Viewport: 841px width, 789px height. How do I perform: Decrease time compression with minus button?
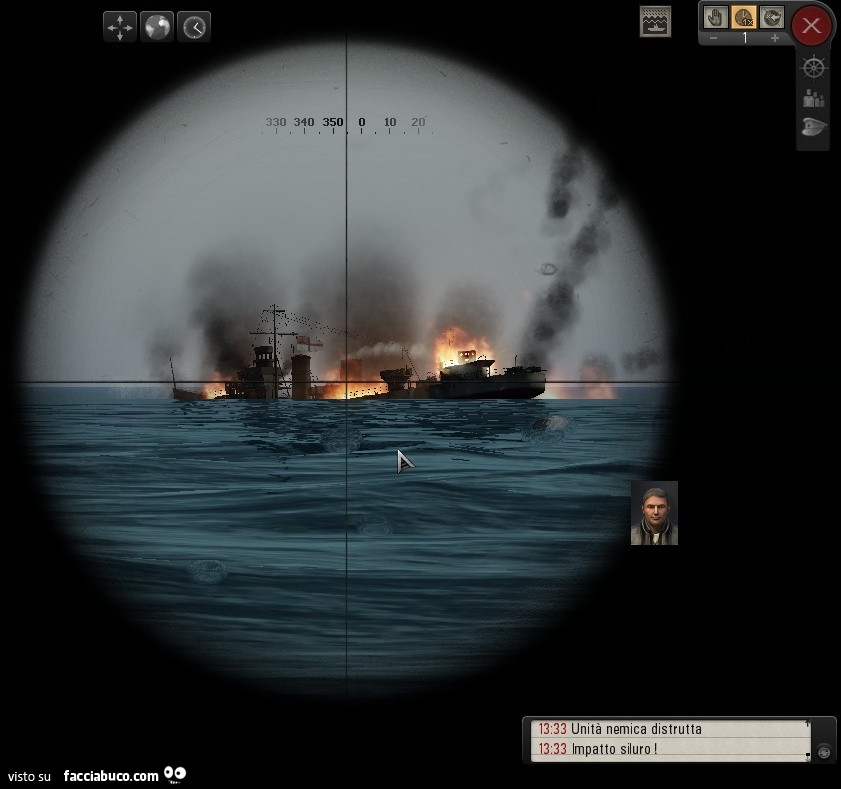pos(713,38)
